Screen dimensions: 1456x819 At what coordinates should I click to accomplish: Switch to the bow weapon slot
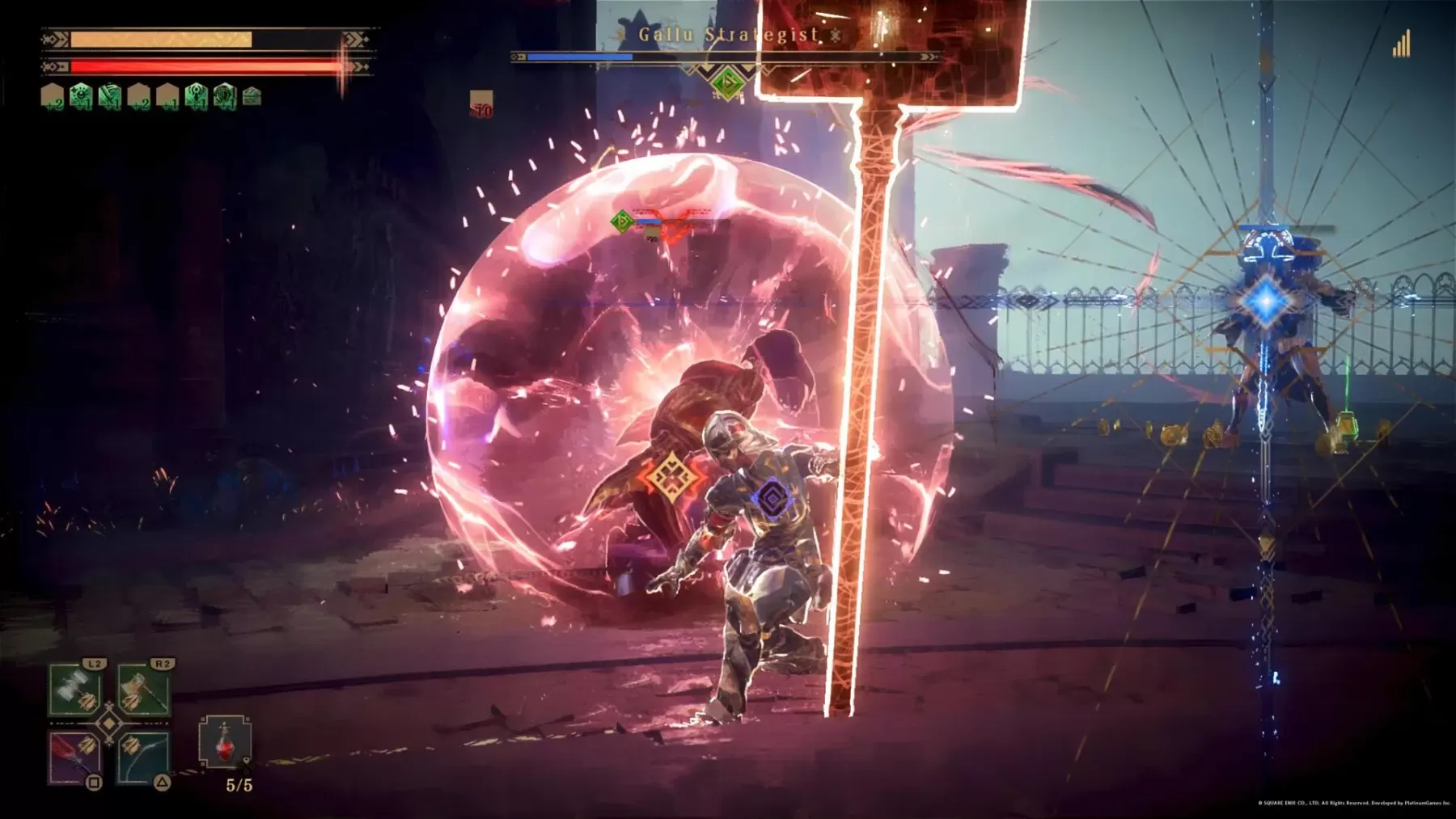coord(144,758)
